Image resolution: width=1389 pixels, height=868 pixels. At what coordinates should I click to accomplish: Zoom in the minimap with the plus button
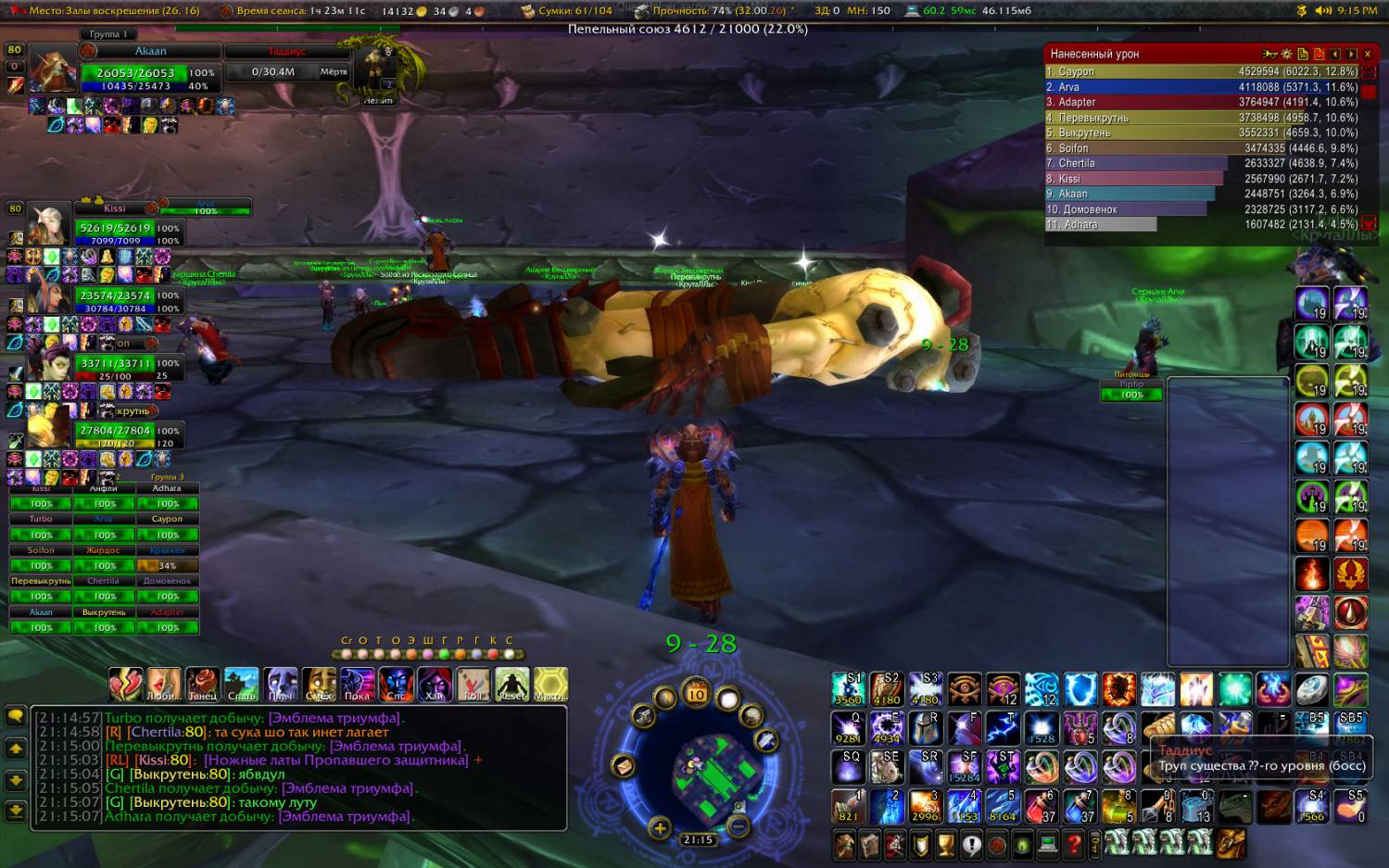(x=660, y=828)
